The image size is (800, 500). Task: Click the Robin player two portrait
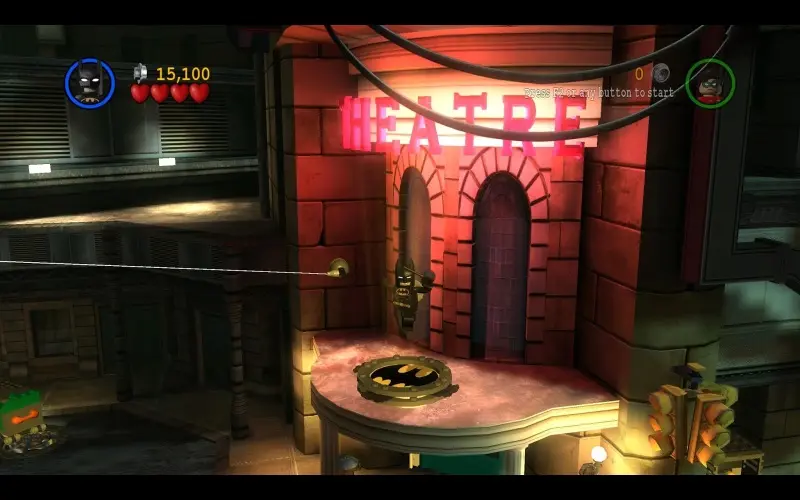tap(710, 83)
